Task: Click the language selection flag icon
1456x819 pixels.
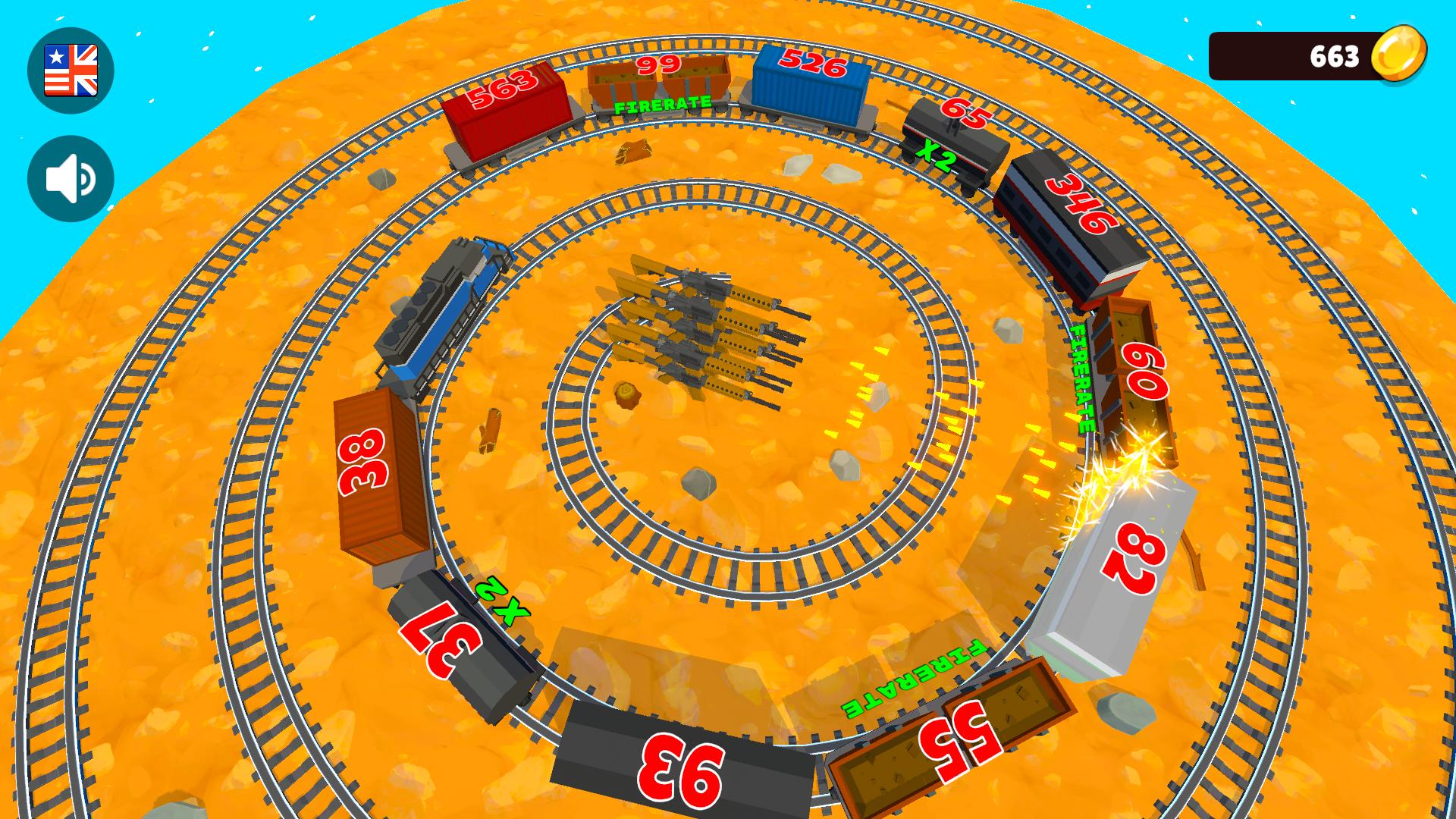Action: [71, 69]
